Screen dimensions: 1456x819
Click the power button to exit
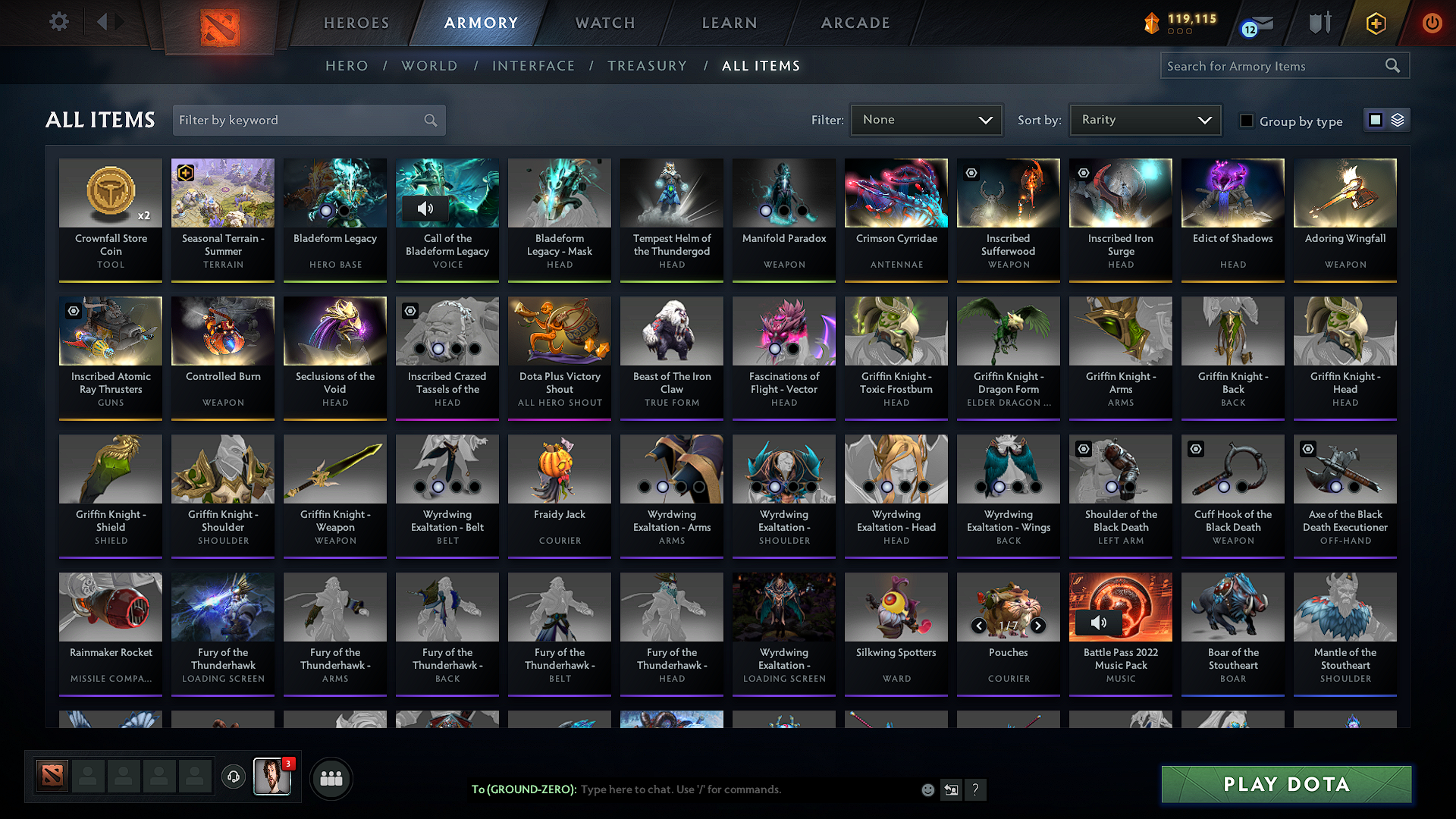[1432, 24]
